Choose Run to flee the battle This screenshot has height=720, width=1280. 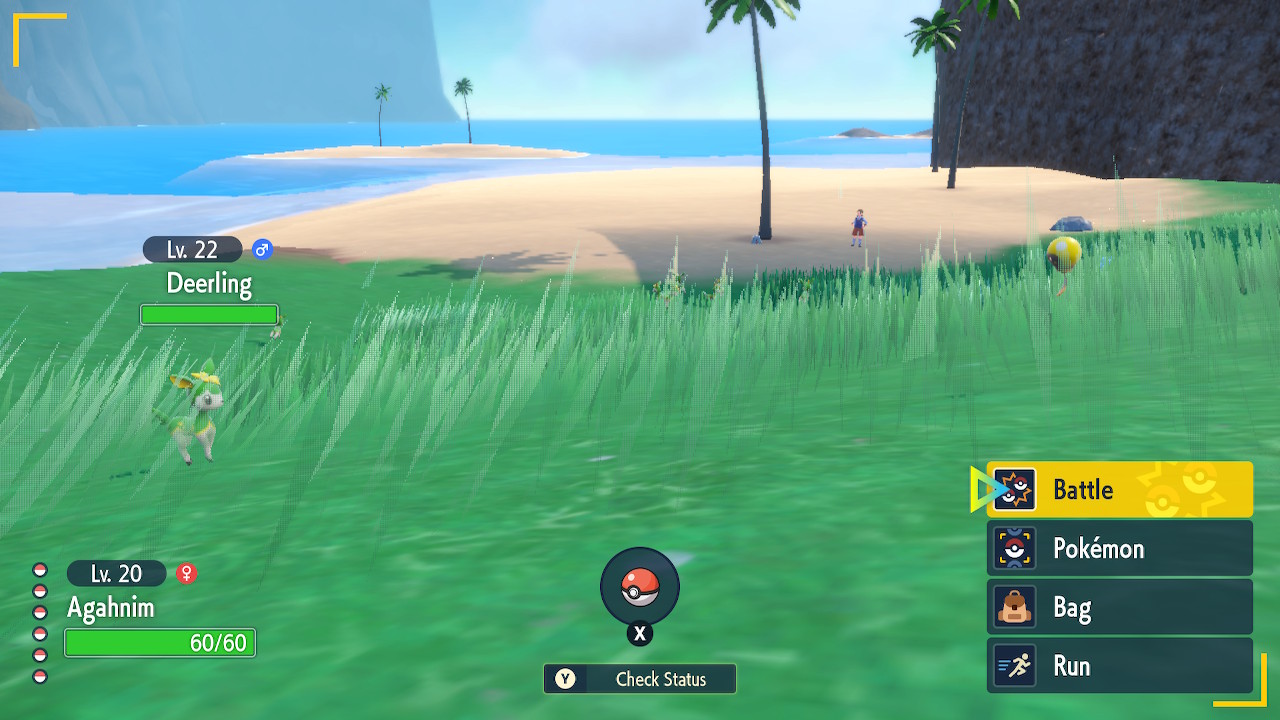(1119, 666)
